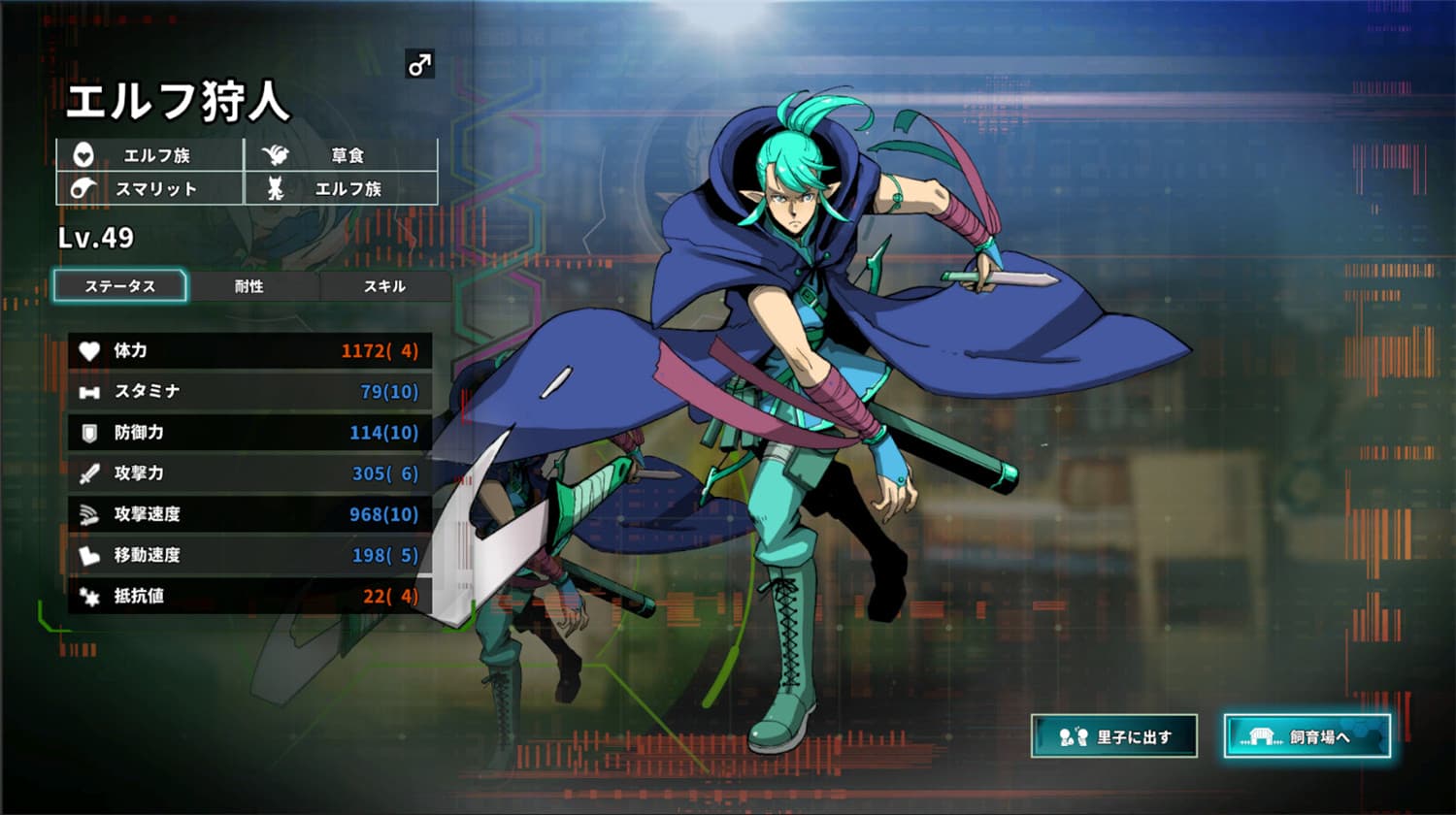
Task: Click the stamina bone icon next to スタミナ
Action: (x=87, y=392)
